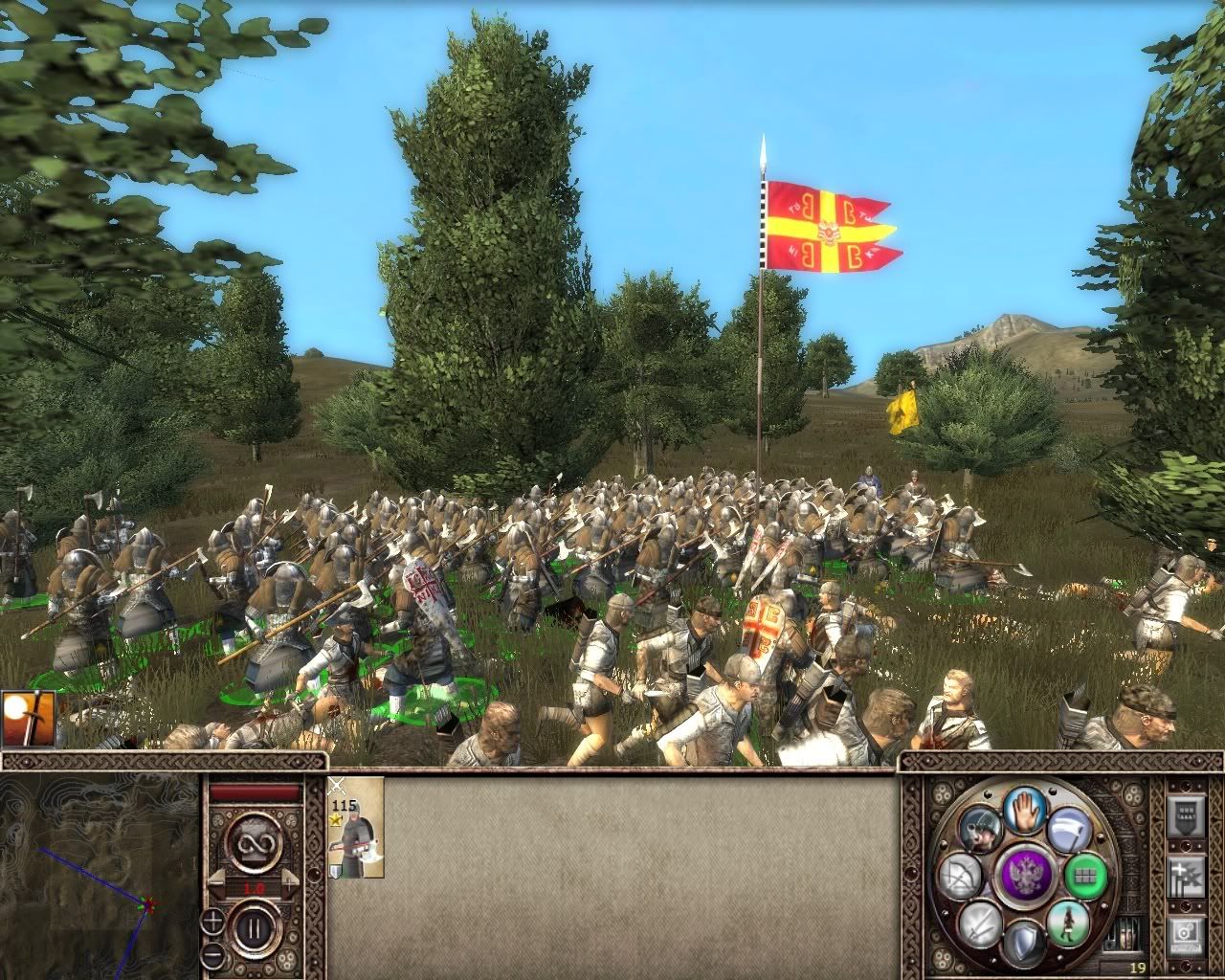
Task: Pause the battle with the pause button
Action: point(255,927)
